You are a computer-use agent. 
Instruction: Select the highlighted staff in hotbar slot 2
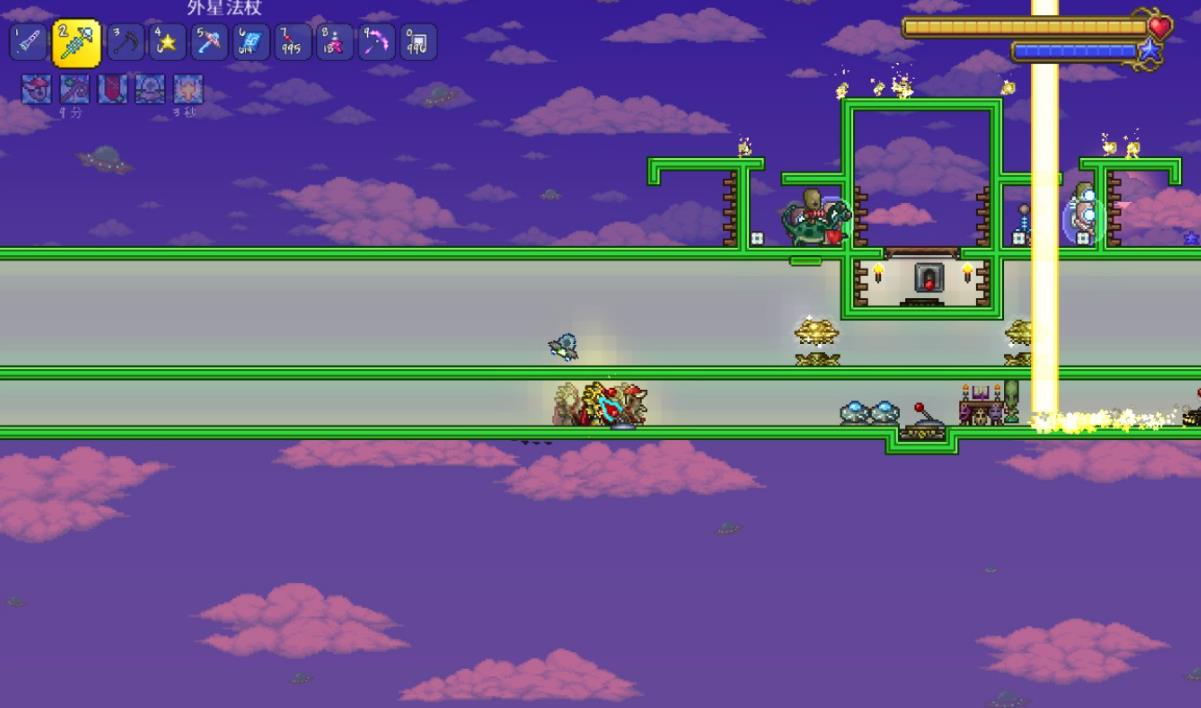tap(76, 43)
